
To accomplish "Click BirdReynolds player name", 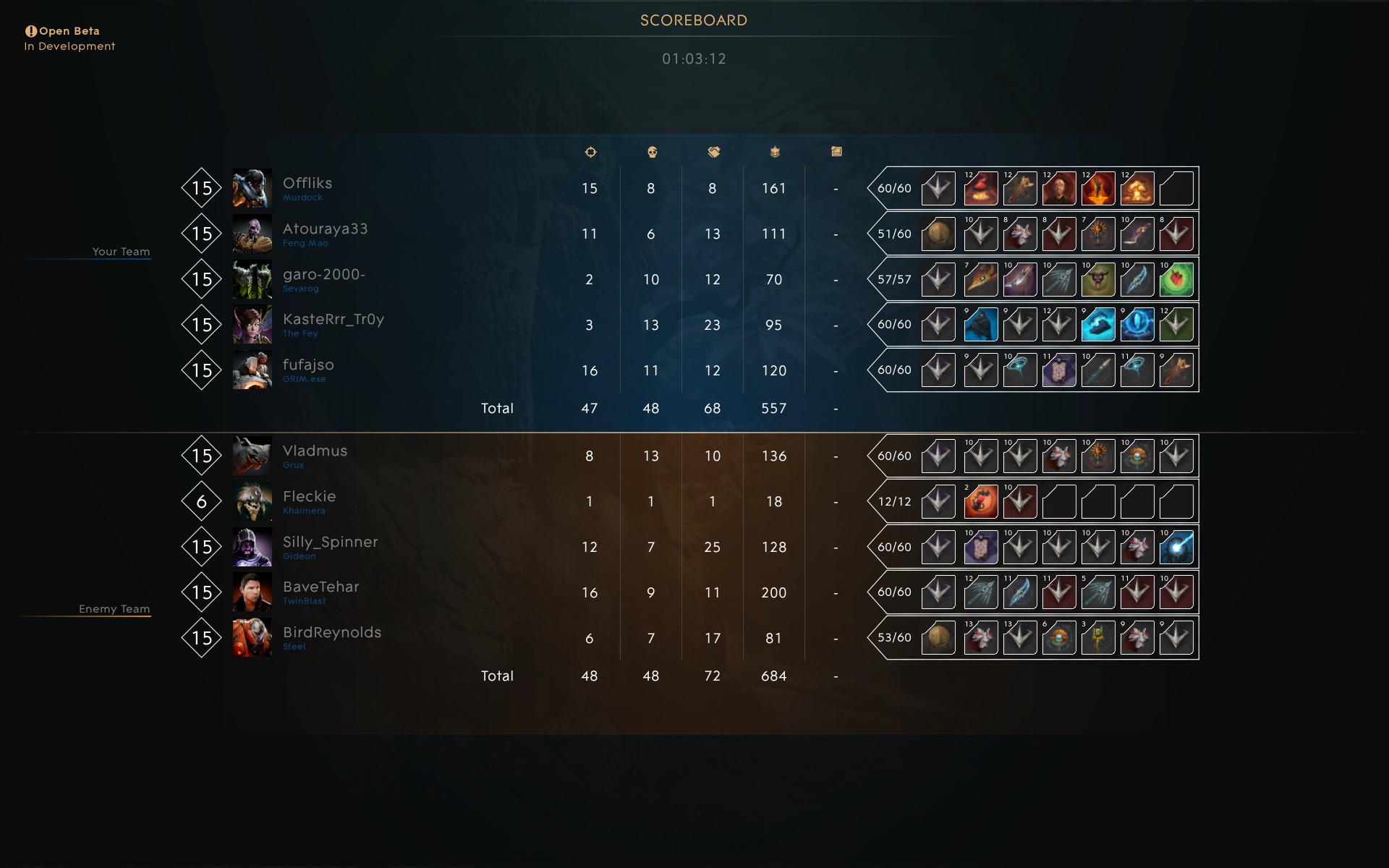I will pyautogui.click(x=331, y=633).
